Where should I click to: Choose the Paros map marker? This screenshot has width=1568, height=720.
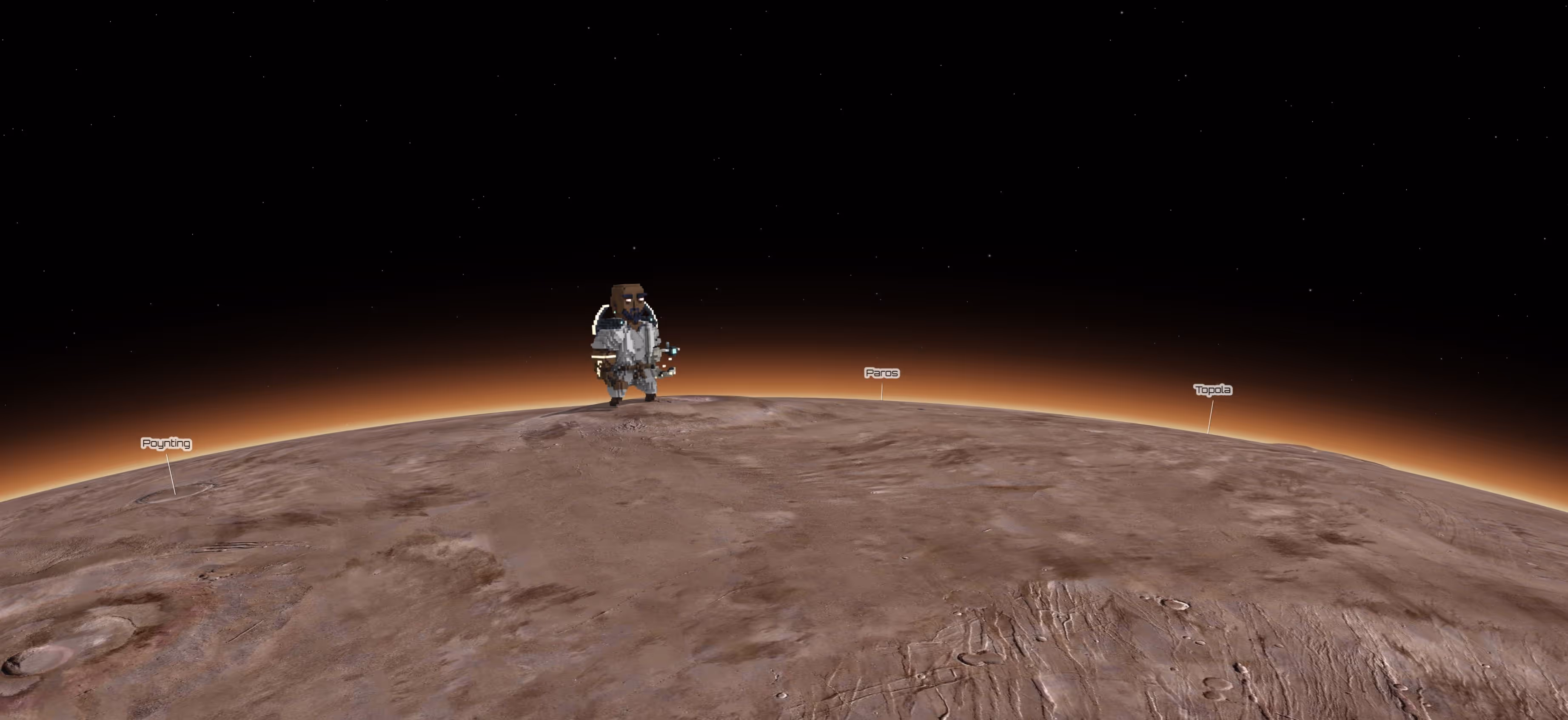(x=881, y=373)
